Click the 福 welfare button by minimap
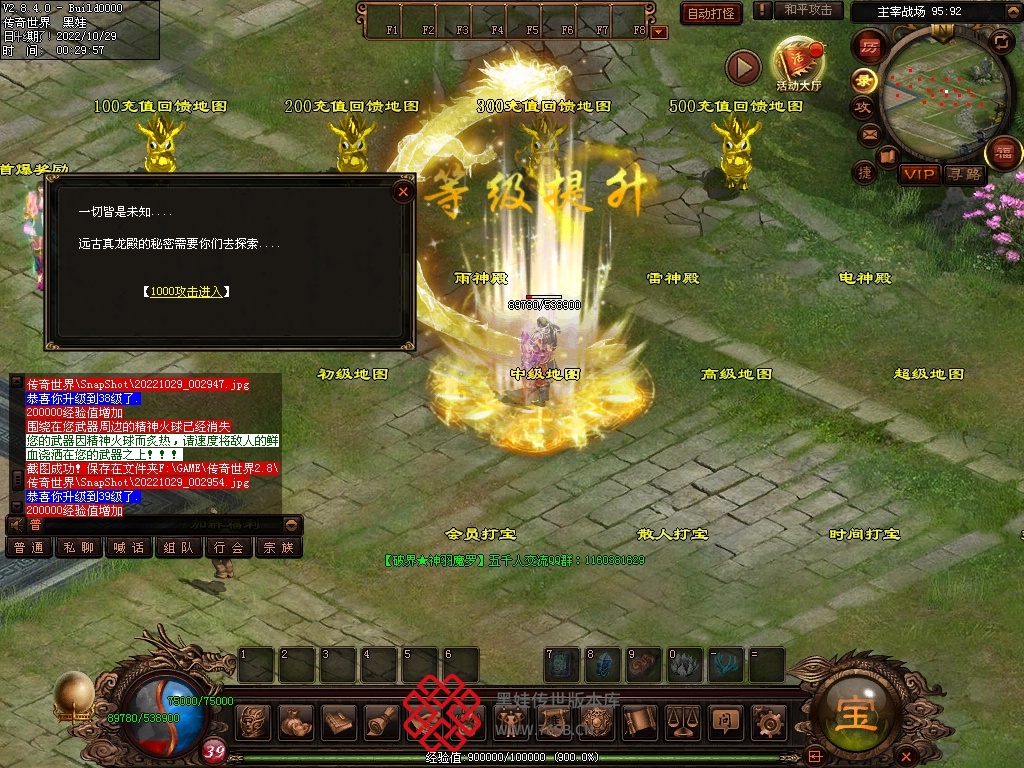Image resolution: width=1024 pixels, height=768 pixels. [1002, 153]
